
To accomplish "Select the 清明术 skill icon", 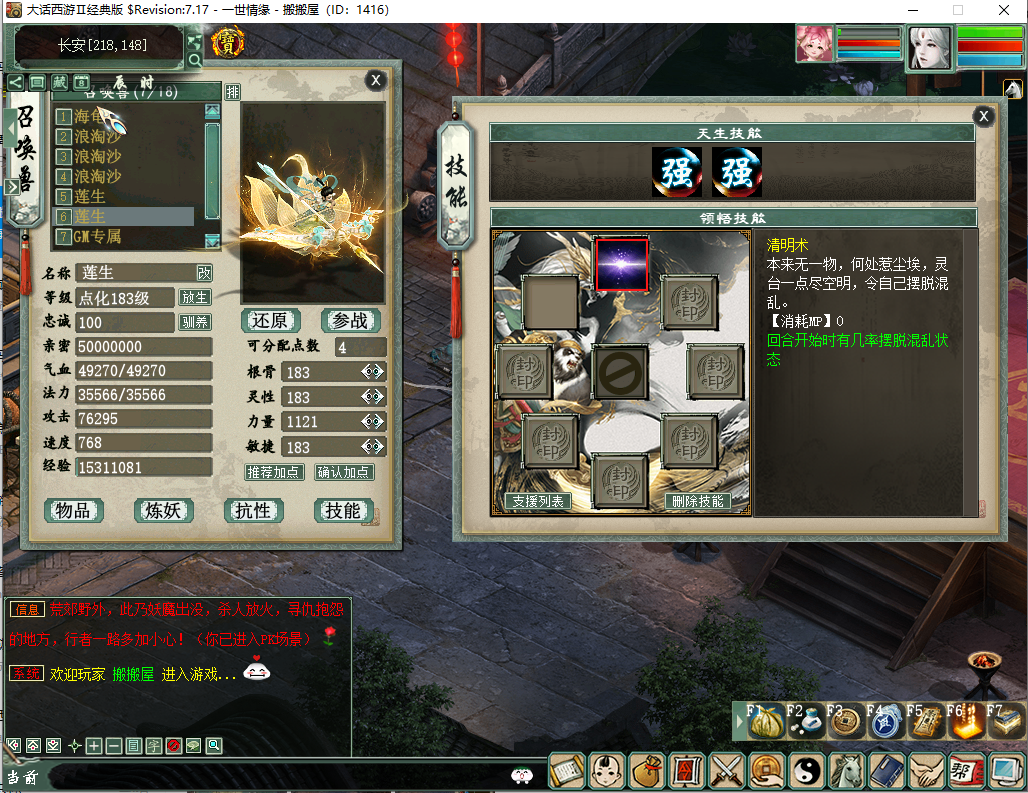I will tap(621, 265).
